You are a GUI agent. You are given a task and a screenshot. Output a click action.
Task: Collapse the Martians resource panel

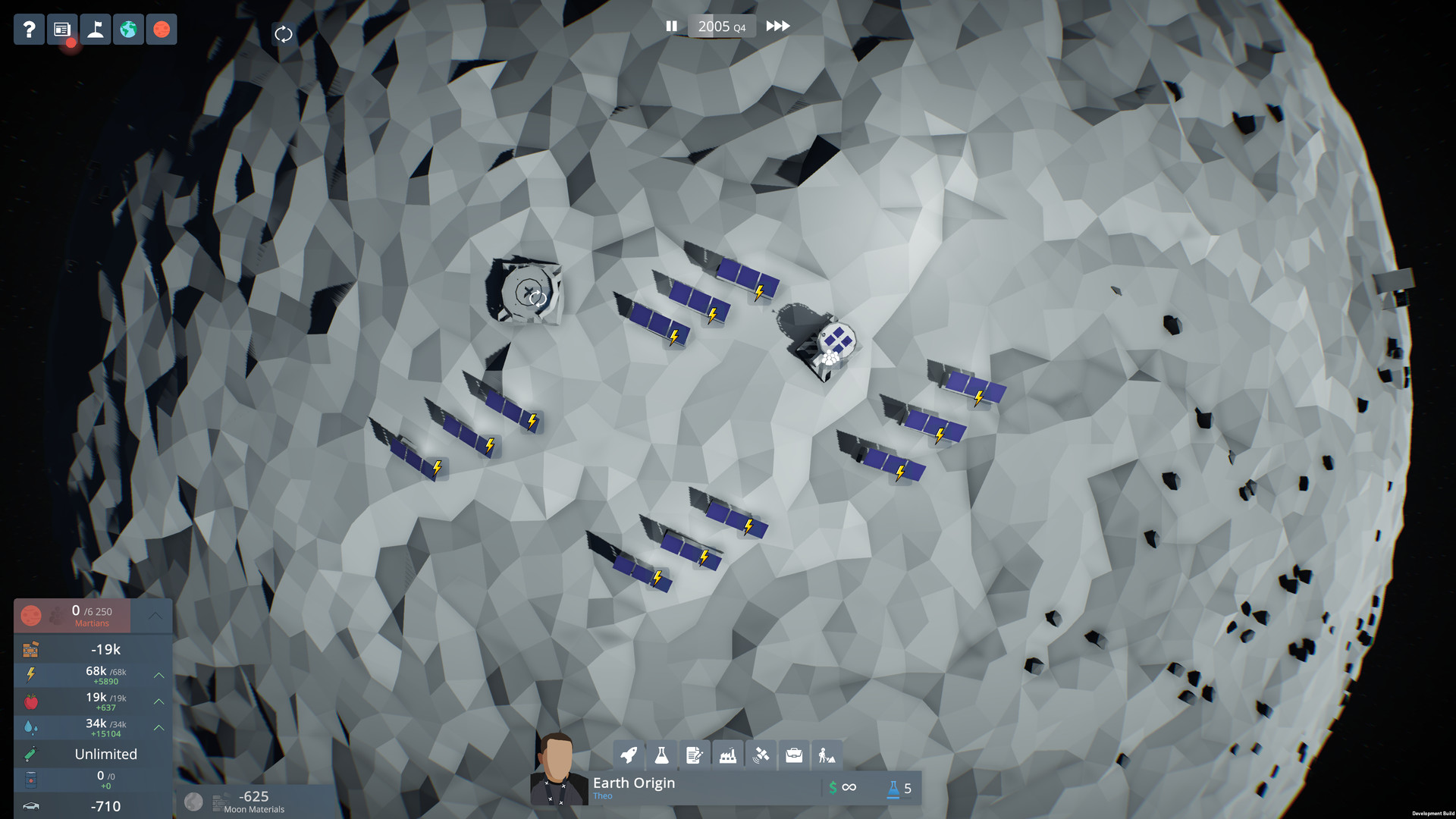click(156, 616)
